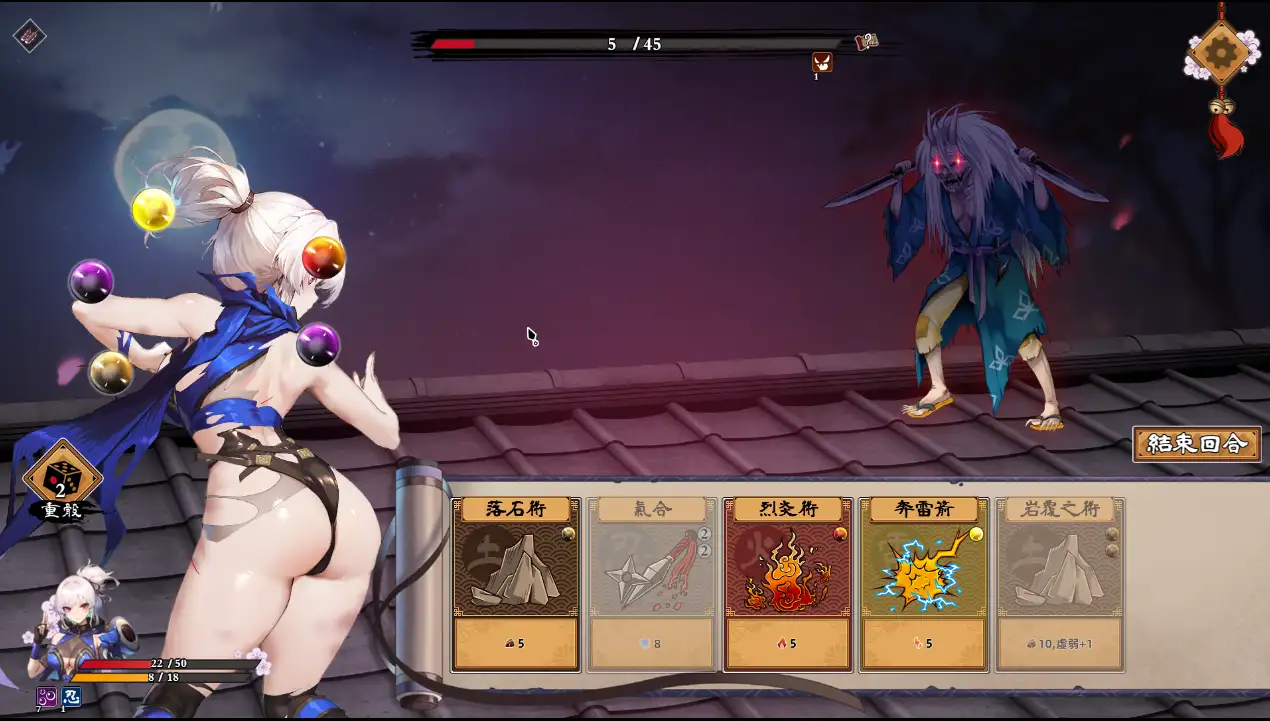Pick the 岩寢之術 rock card
This screenshot has width=1270, height=721.
[x=1060, y=584]
